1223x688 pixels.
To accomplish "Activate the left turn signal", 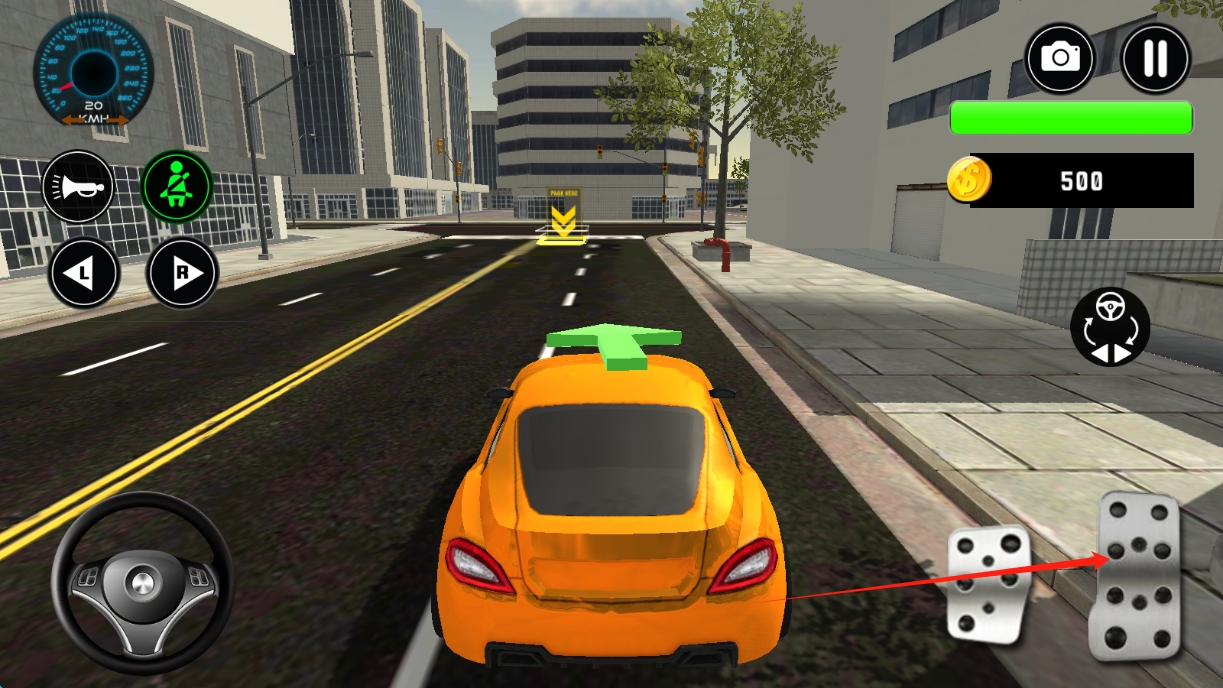I will pos(83,273).
